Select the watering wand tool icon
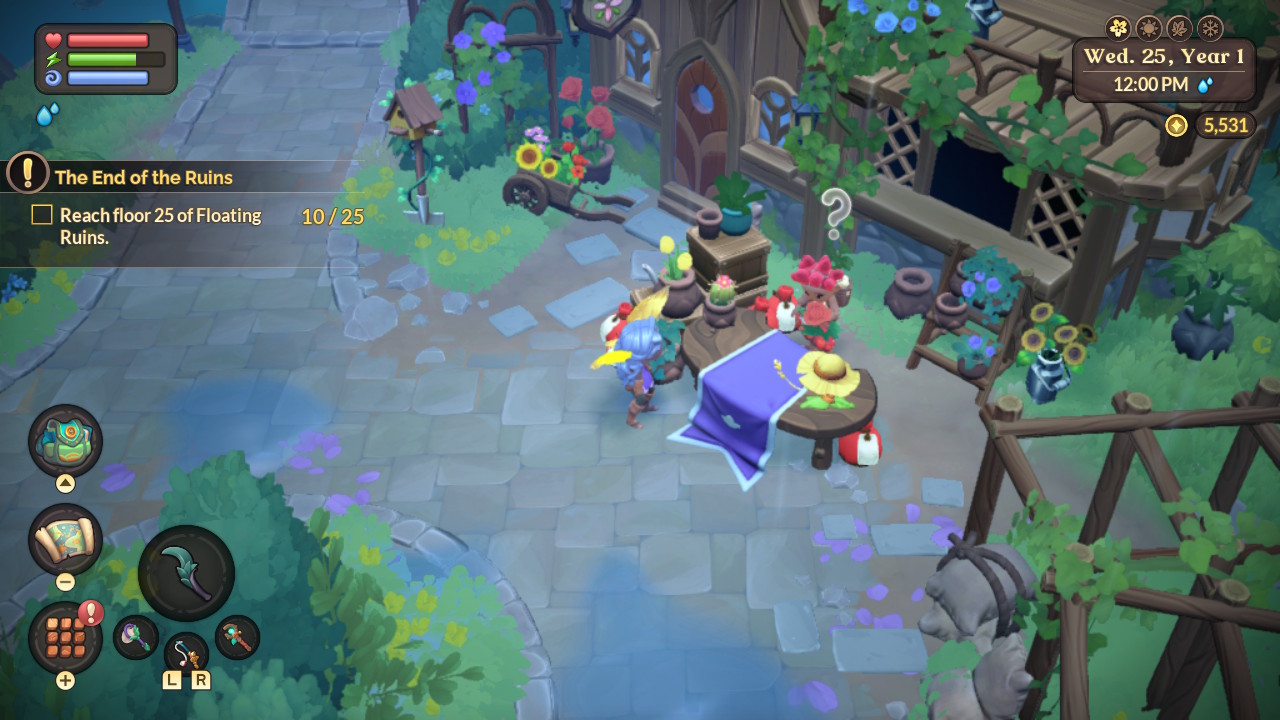The height and width of the screenshot is (720, 1280). pos(134,637)
